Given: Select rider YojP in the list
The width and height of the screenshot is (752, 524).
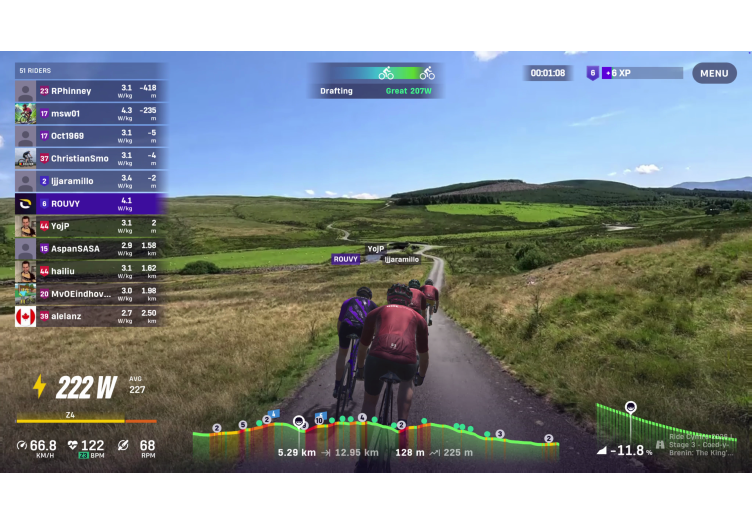Looking at the screenshot, I should tap(90, 226).
